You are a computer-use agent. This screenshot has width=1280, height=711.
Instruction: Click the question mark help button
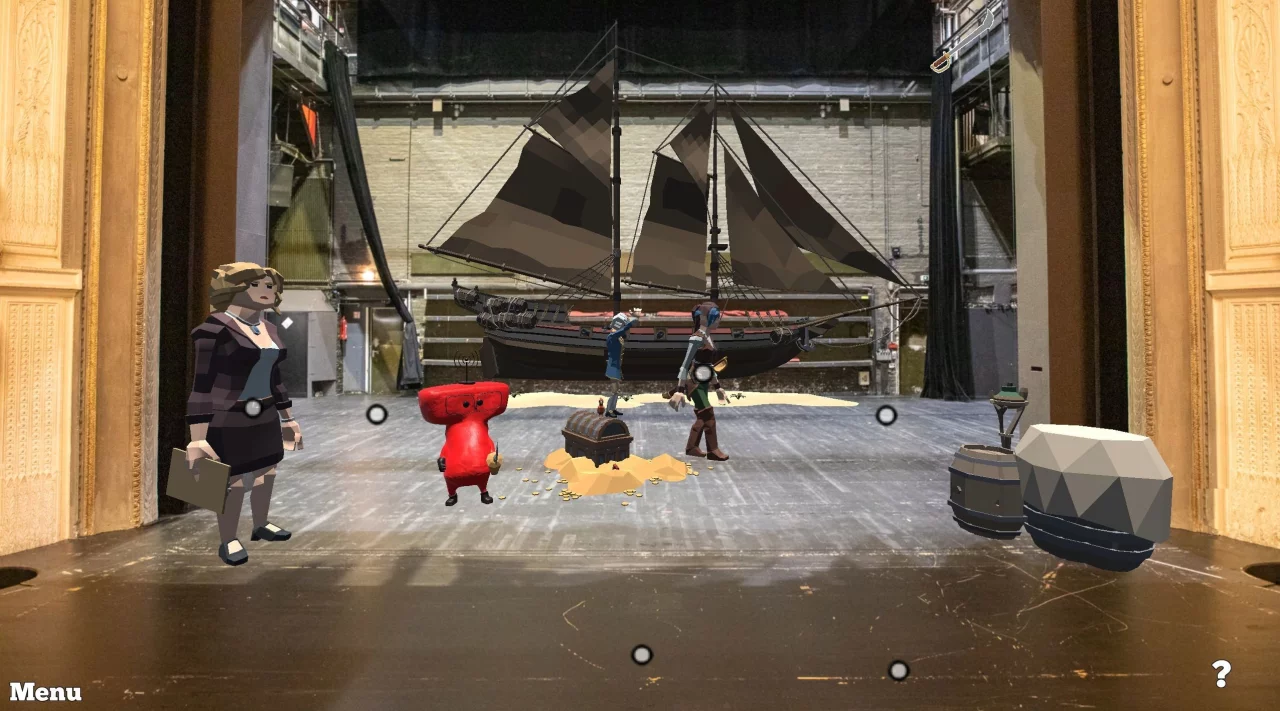tap(1220, 674)
